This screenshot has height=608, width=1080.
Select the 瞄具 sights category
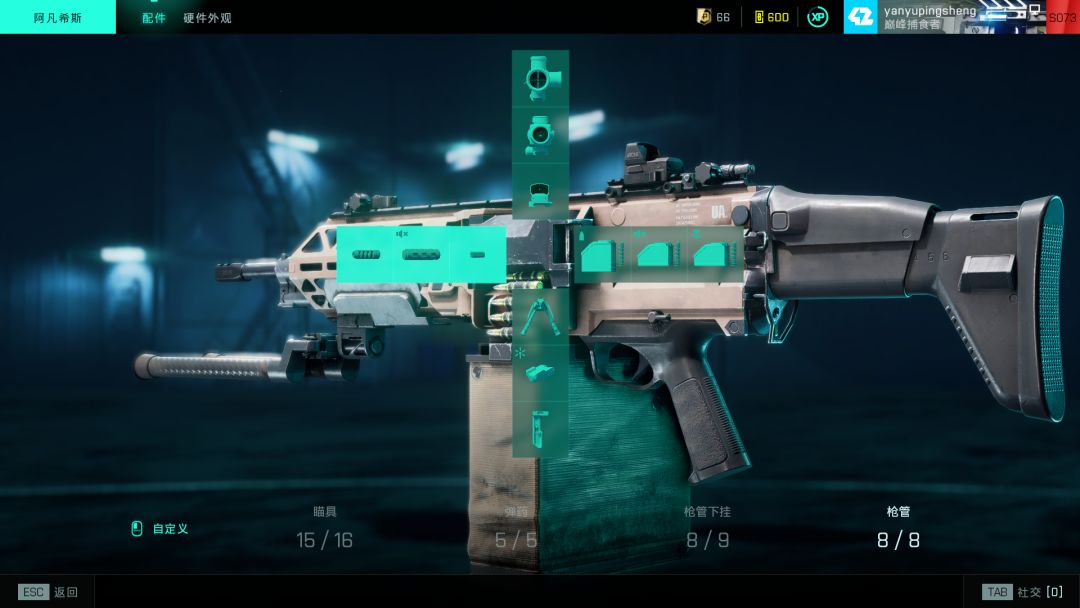324,530
